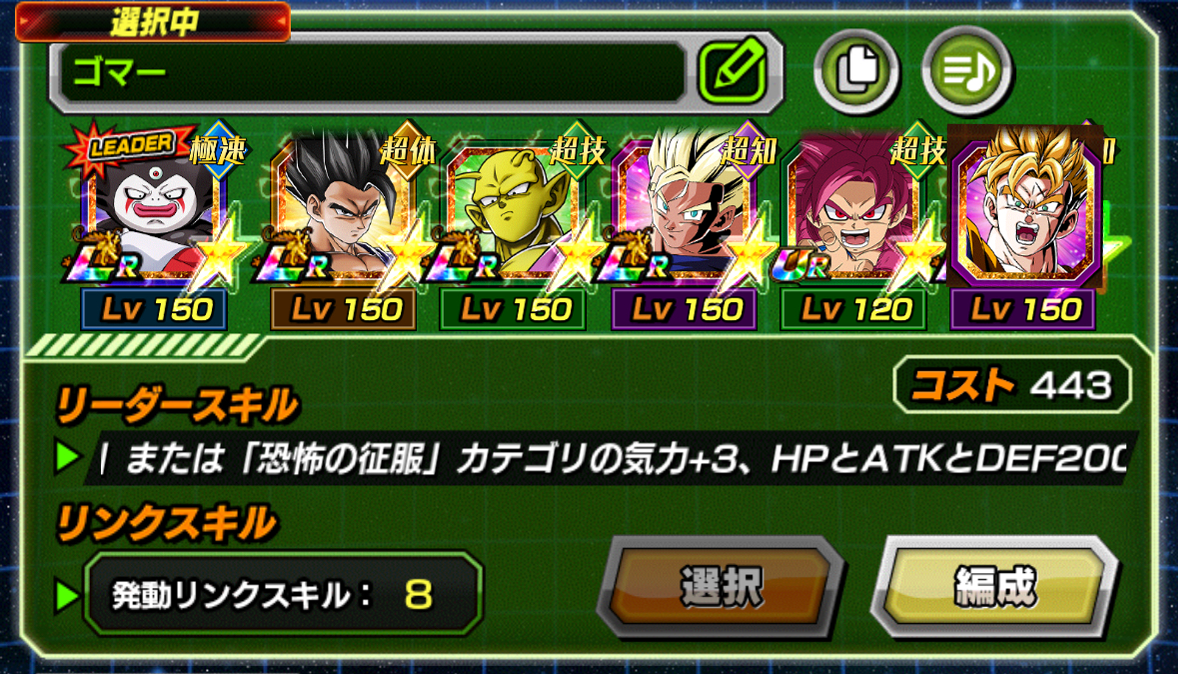Select the green Piccolo character card
The width and height of the screenshot is (1179, 674).
pyautogui.click(x=514, y=215)
